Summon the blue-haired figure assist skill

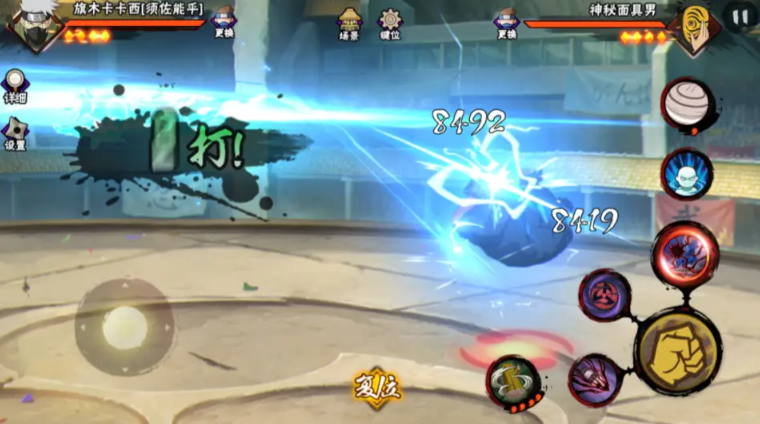[x=687, y=173]
